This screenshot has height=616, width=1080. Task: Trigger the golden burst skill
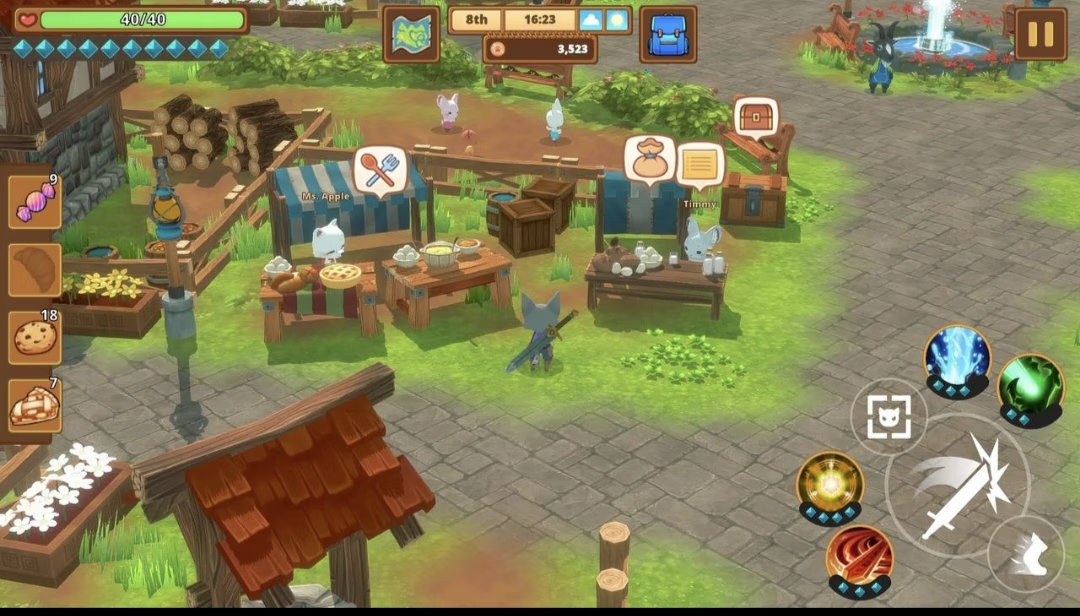[x=830, y=483]
